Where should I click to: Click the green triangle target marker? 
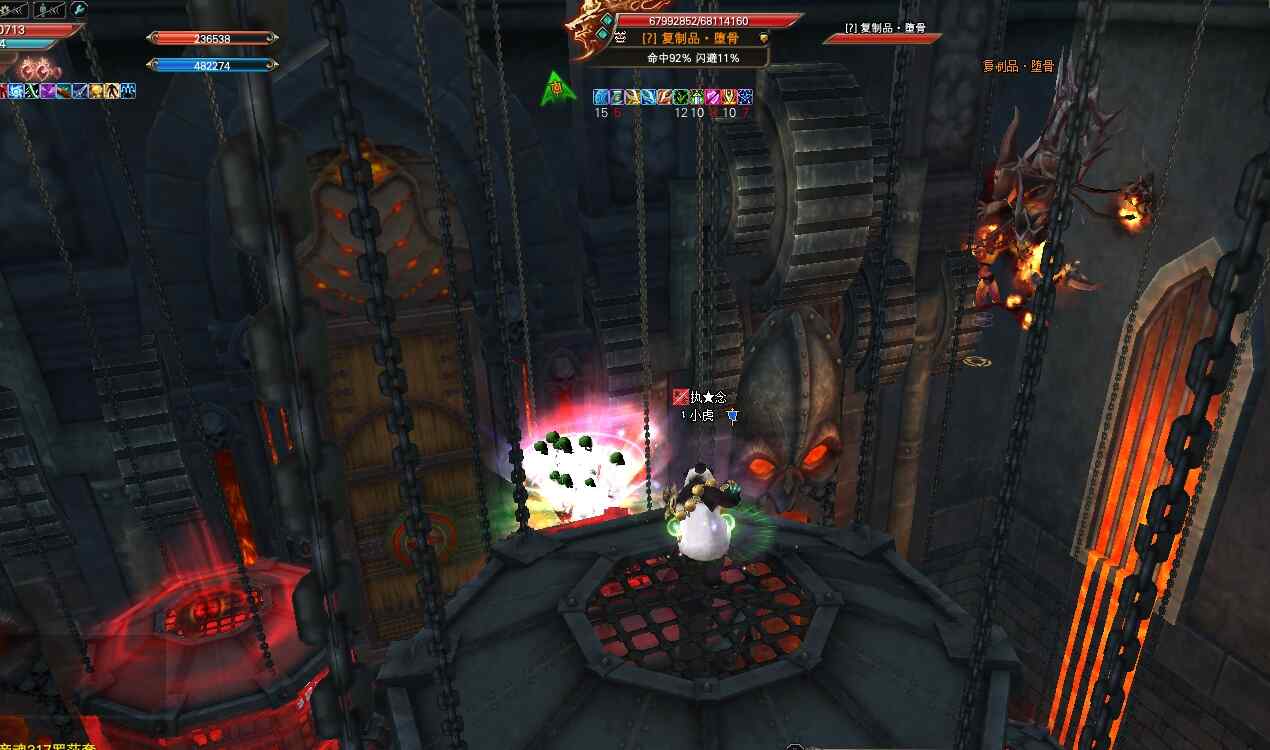(x=558, y=89)
